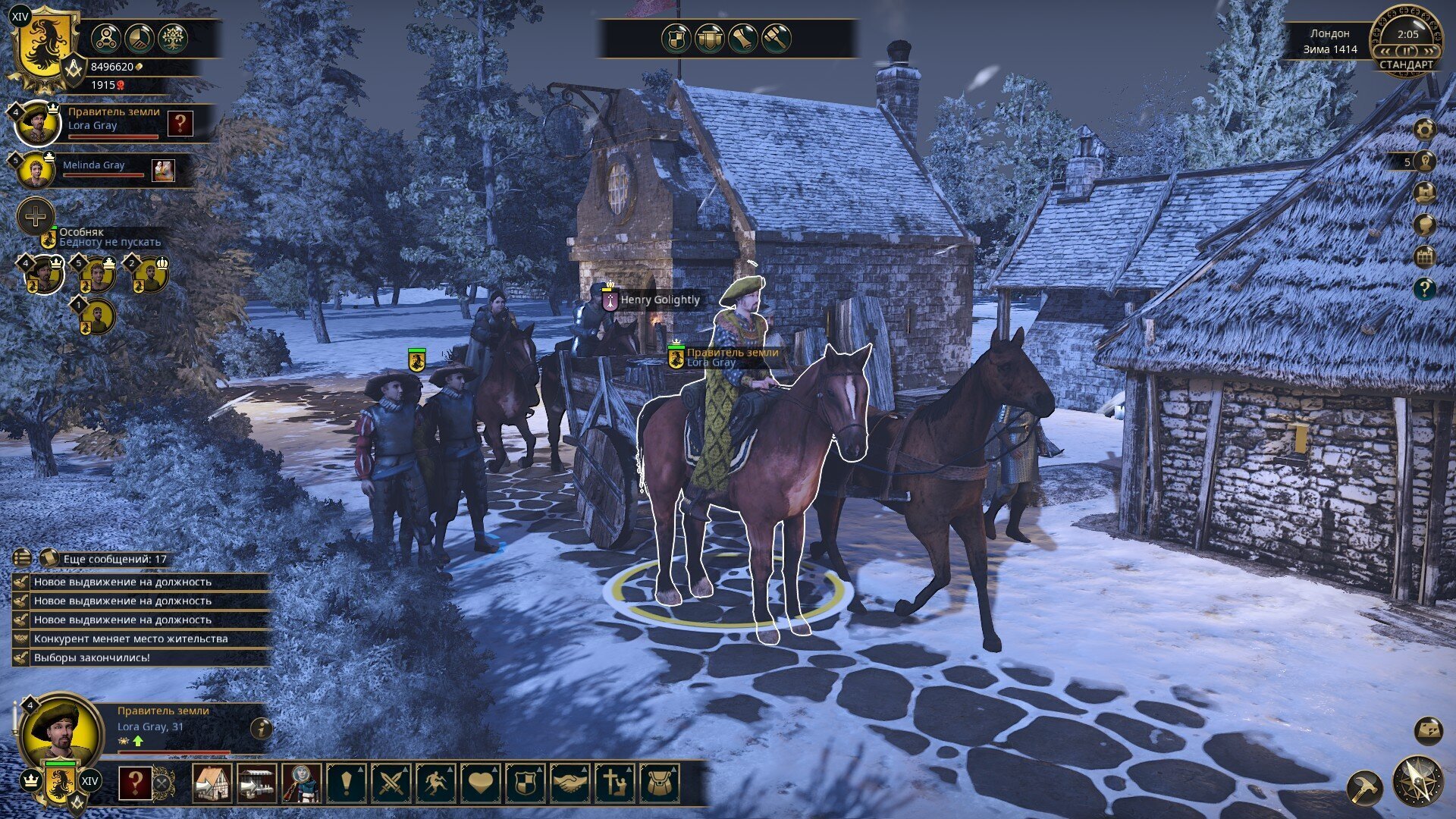Open the family tree icon at top
This screenshot has width=1456, height=819.
tap(174, 37)
